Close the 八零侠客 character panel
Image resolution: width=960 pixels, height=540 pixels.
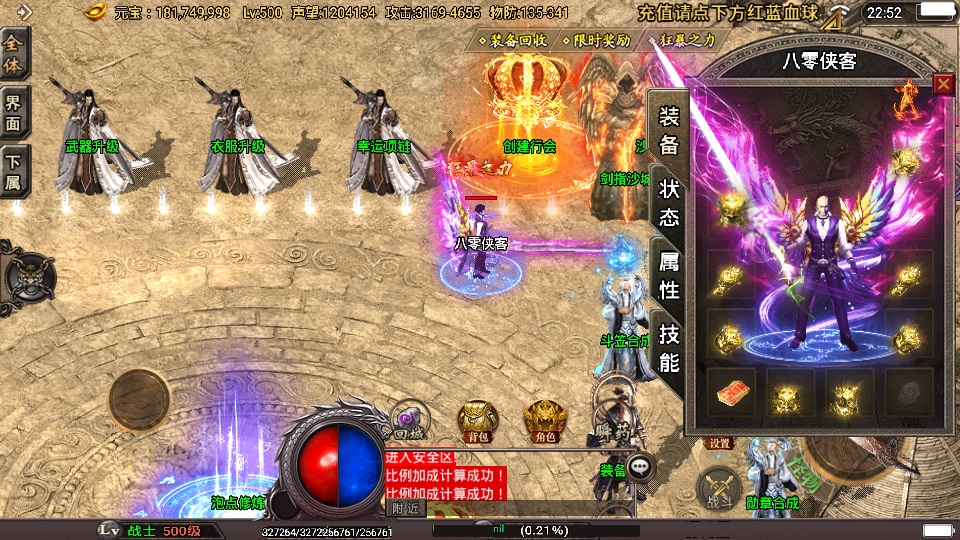coord(942,85)
